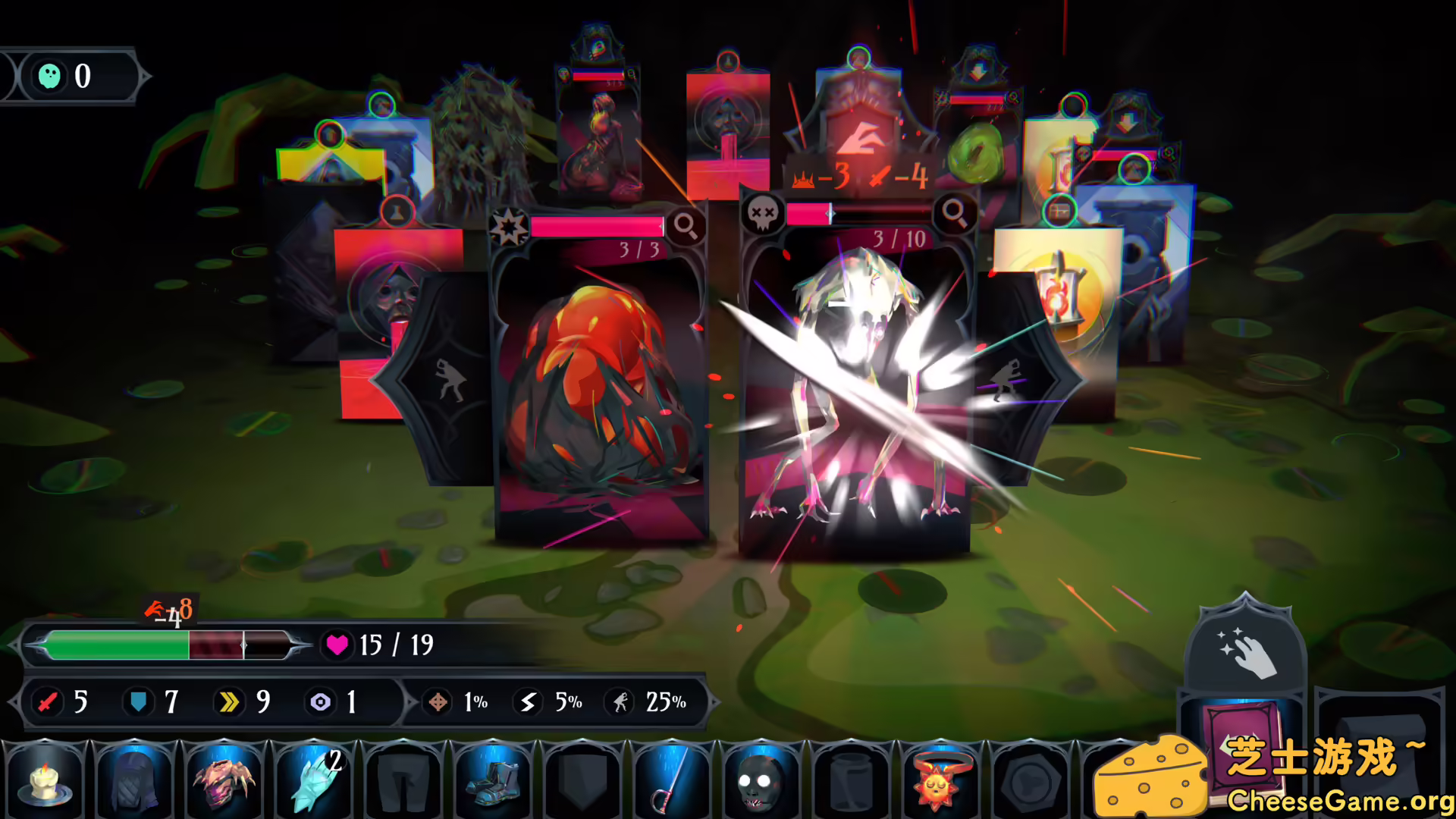
Task: Click the 15/19 heart health readout
Action: [385, 645]
